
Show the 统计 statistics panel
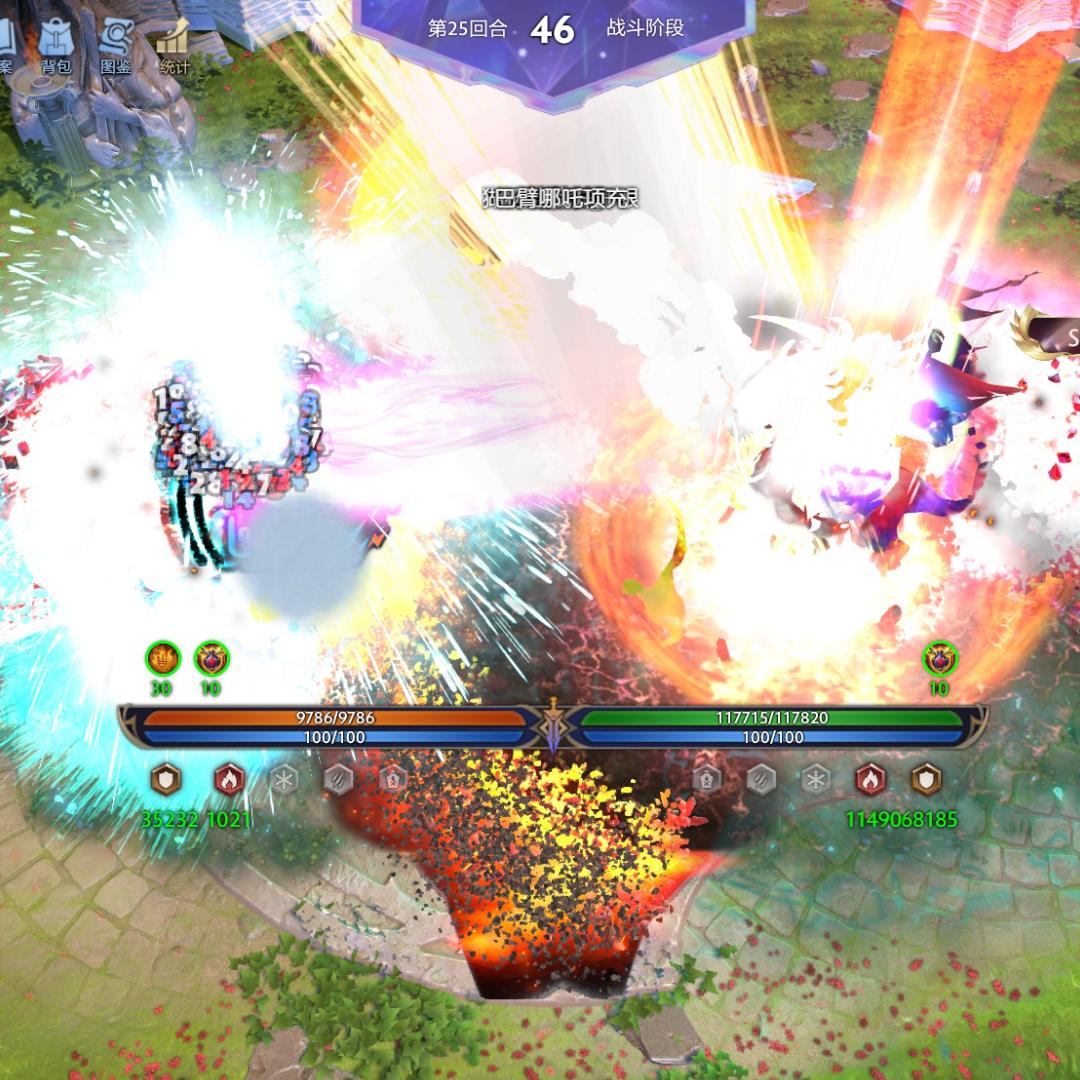tap(174, 40)
